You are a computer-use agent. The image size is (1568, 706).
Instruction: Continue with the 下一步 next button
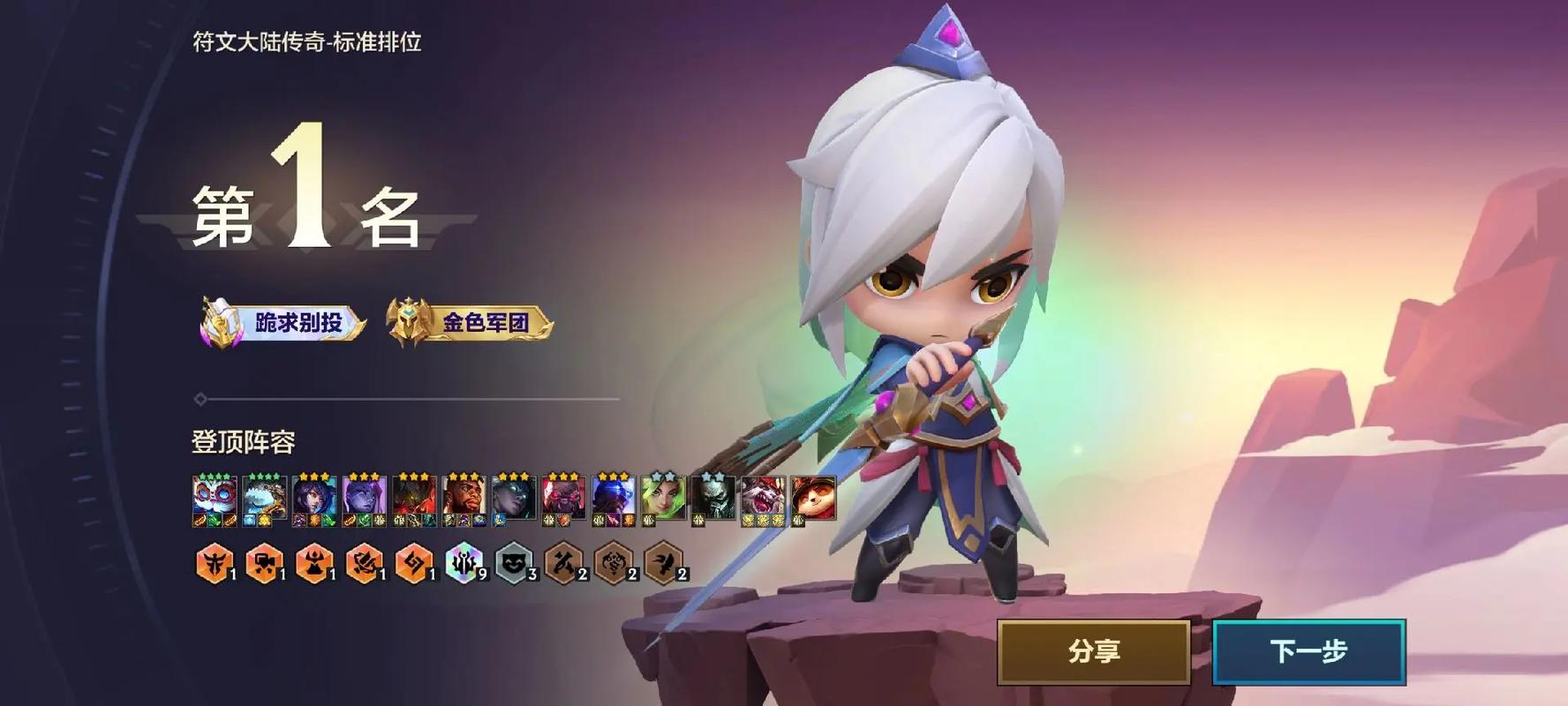1308,651
